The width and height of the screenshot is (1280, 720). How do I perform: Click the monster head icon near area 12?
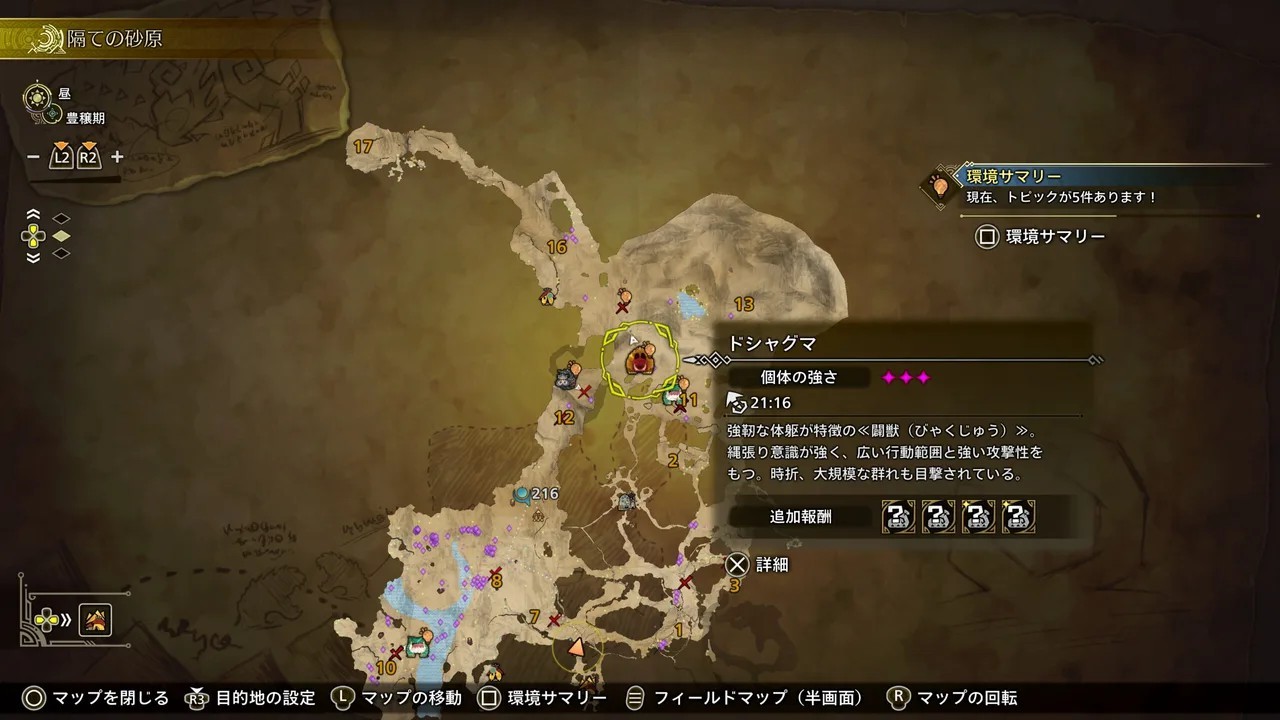click(x=565, y=380)
